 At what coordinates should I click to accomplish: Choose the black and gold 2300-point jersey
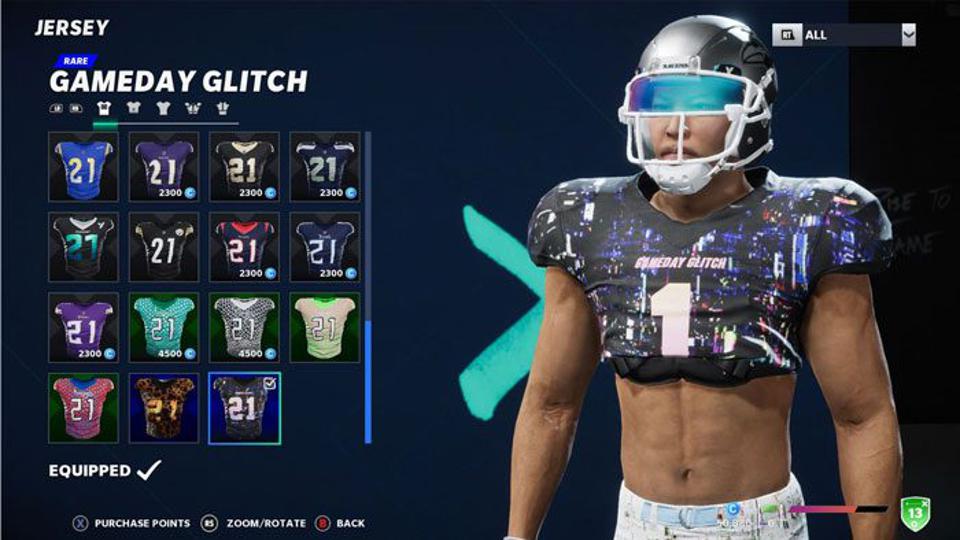click(244, 167)
